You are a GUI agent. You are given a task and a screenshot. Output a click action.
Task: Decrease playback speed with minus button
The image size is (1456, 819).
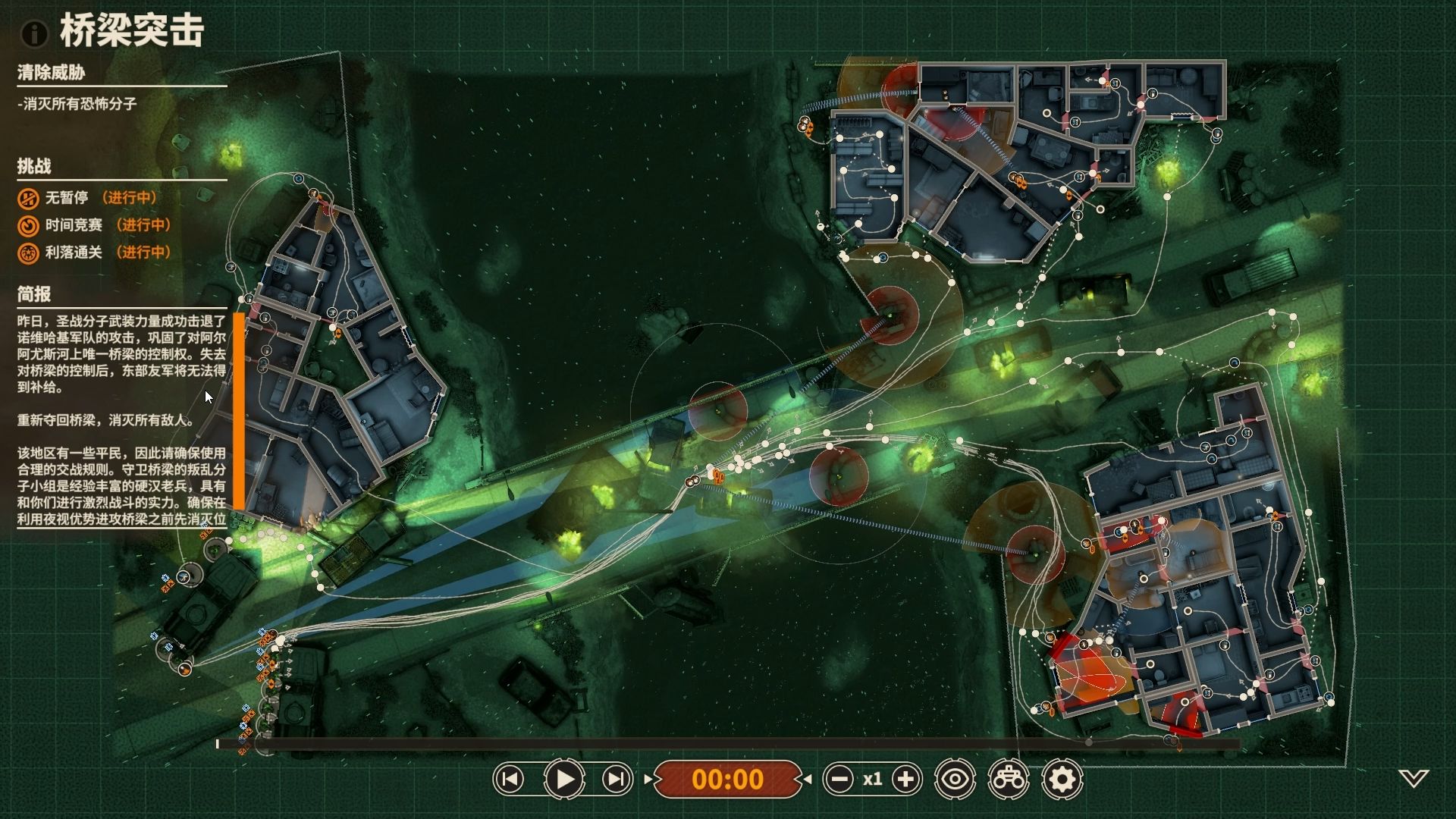tap(839, 779)
